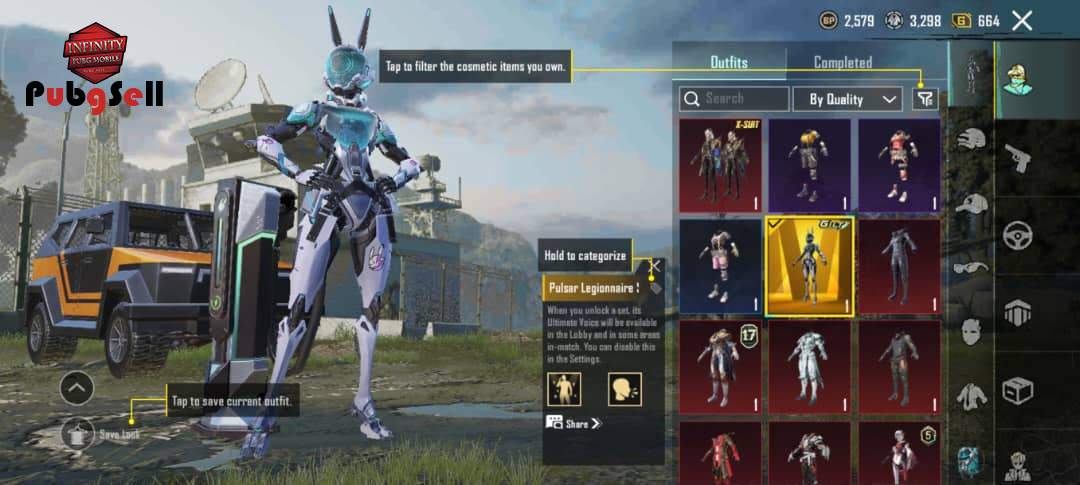Close the Pulsar Legionnaire info popup
The height and width of the screenshot is (485, 1080).
[656, 268]
